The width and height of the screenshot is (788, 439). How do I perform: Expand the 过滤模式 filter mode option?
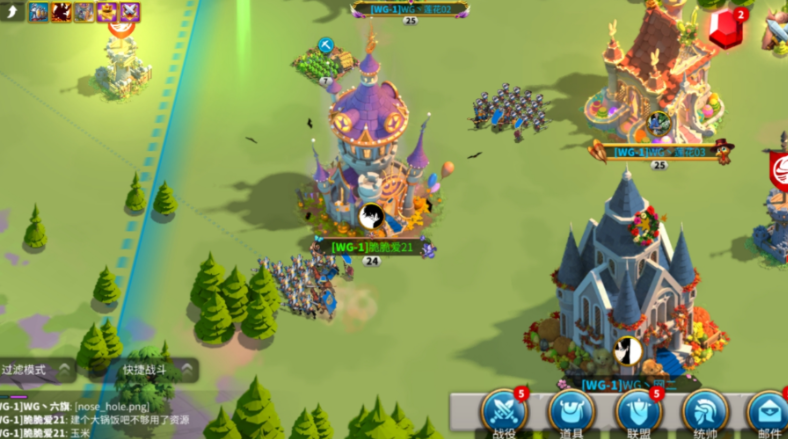[x=38, y=369]
